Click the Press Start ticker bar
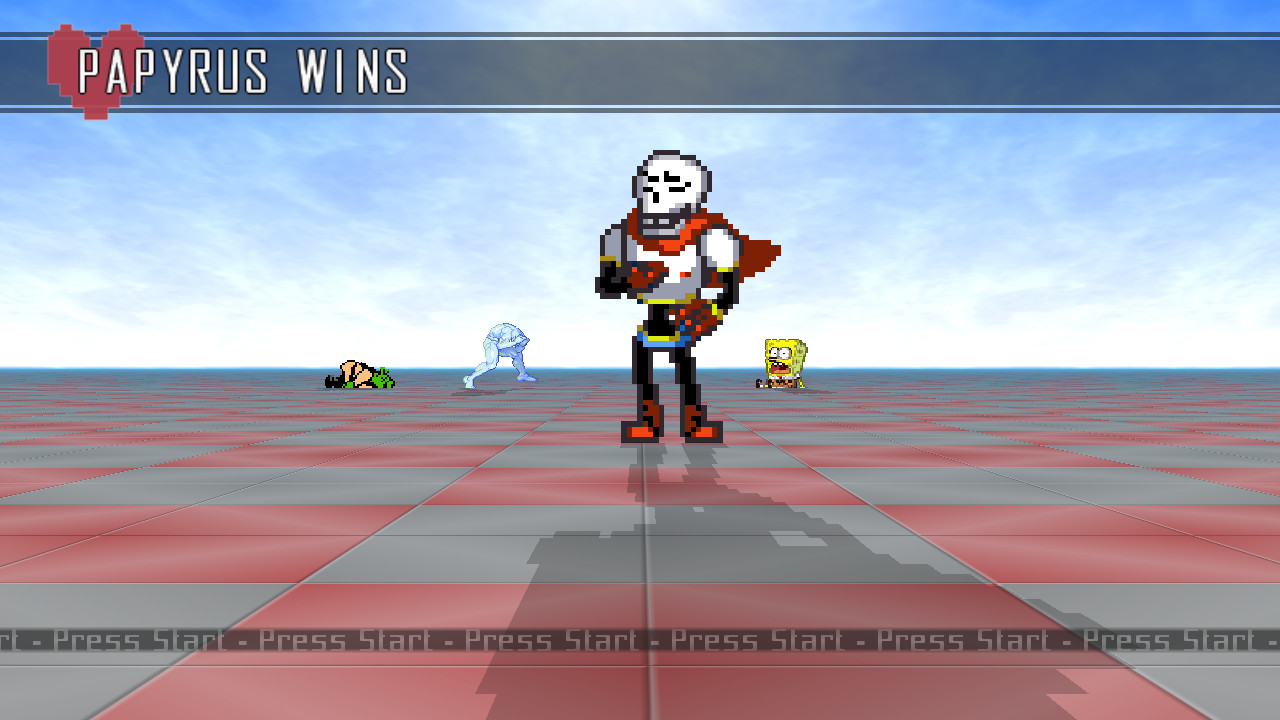The image size is (1280, 720). (x=640, y=640)
